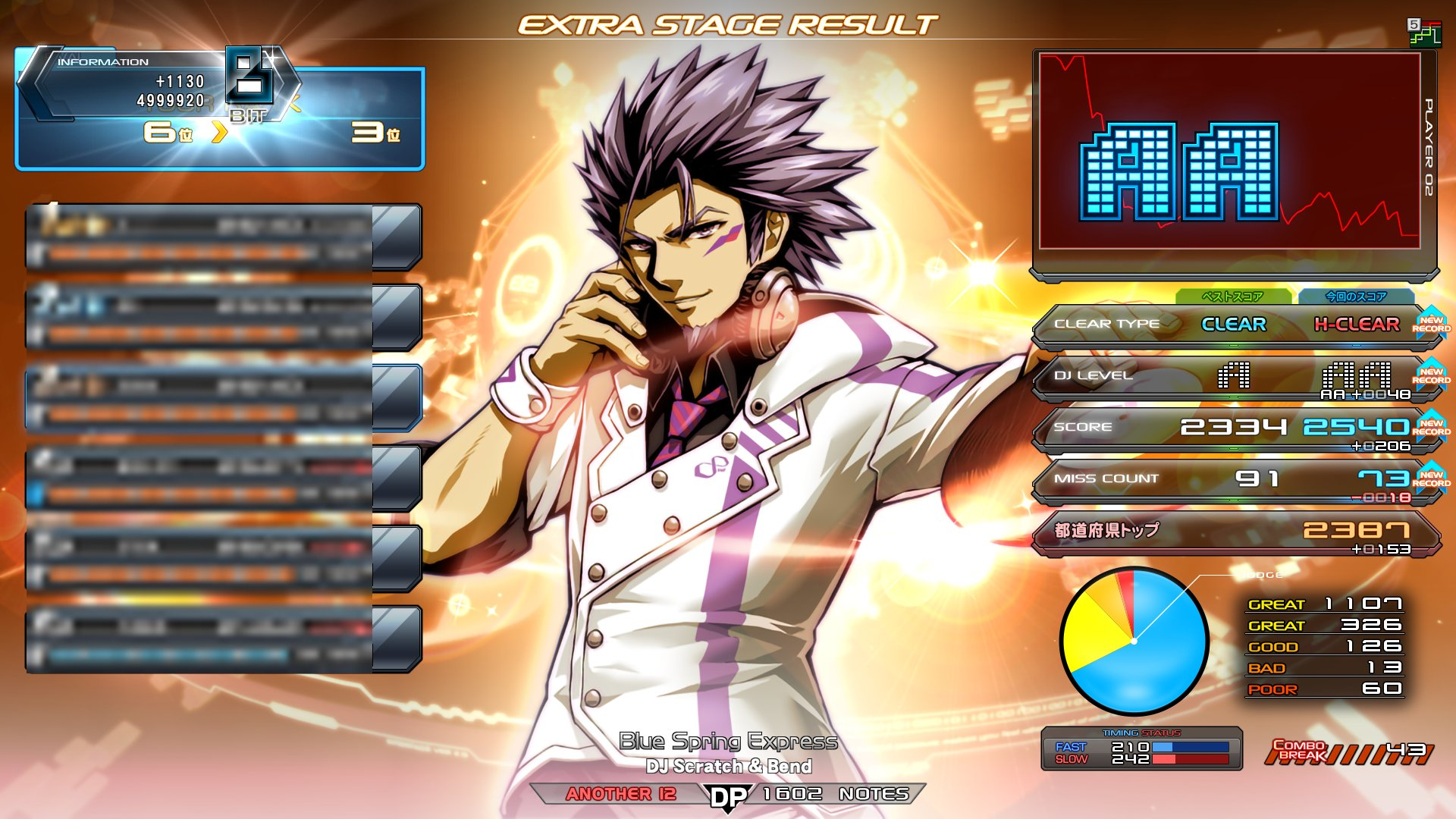The image size is (1456, 819).
Task: Select the ベストスコア column tab
Action: (1233, 297)
